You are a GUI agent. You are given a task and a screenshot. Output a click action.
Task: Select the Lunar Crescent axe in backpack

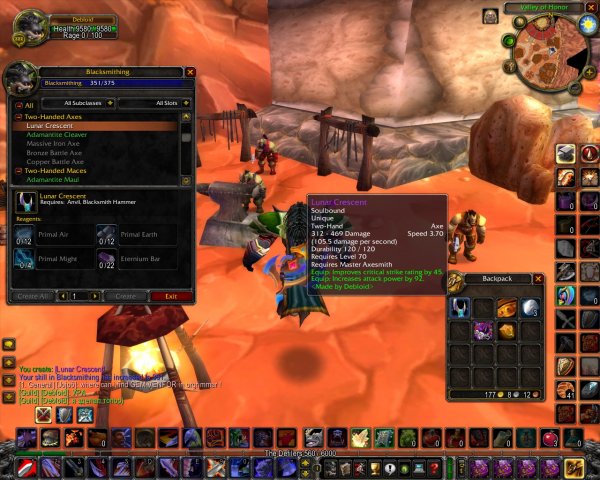460,307
